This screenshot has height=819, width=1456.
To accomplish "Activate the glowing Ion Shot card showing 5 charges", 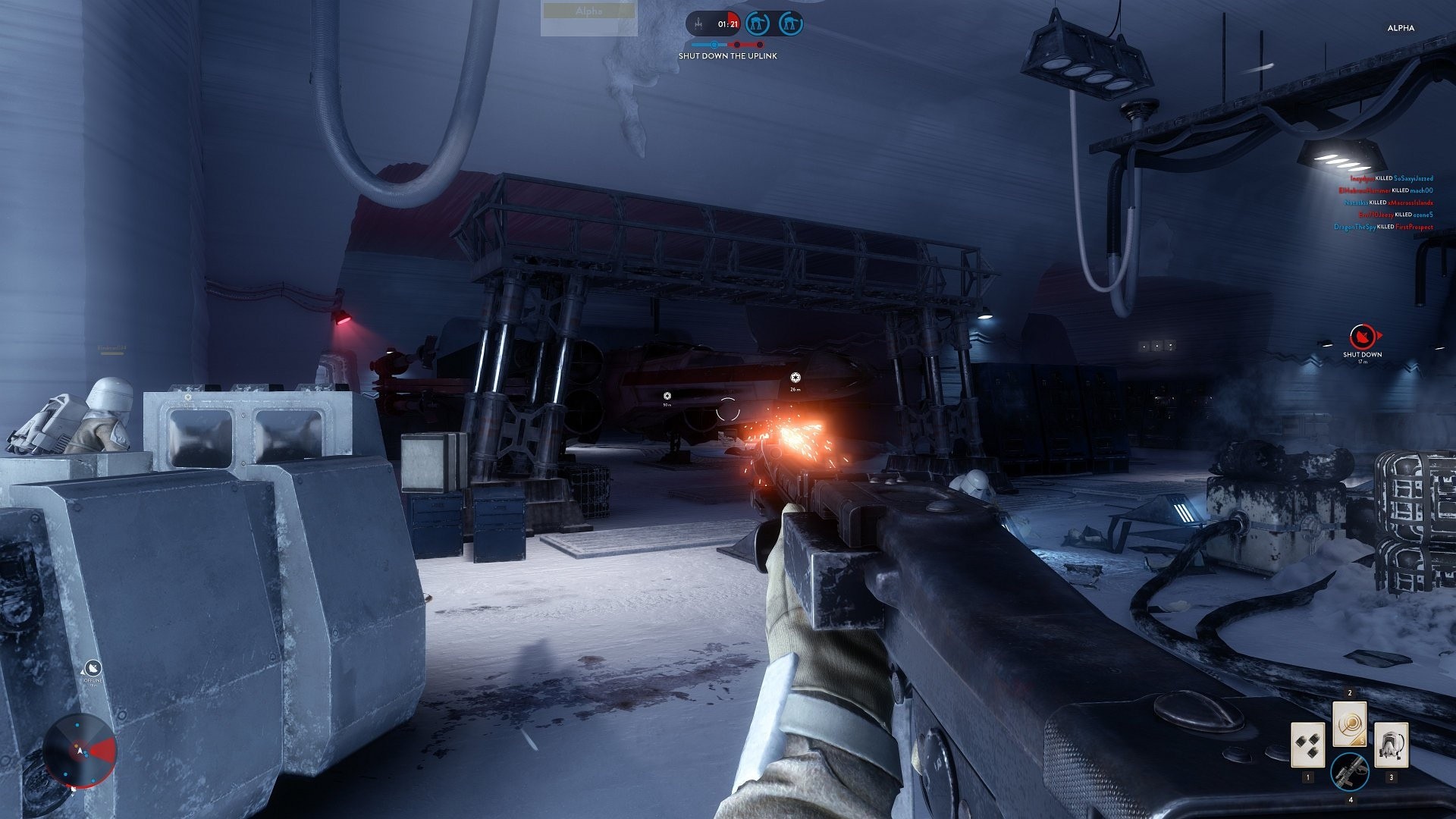I will [x=1350, y=723].
